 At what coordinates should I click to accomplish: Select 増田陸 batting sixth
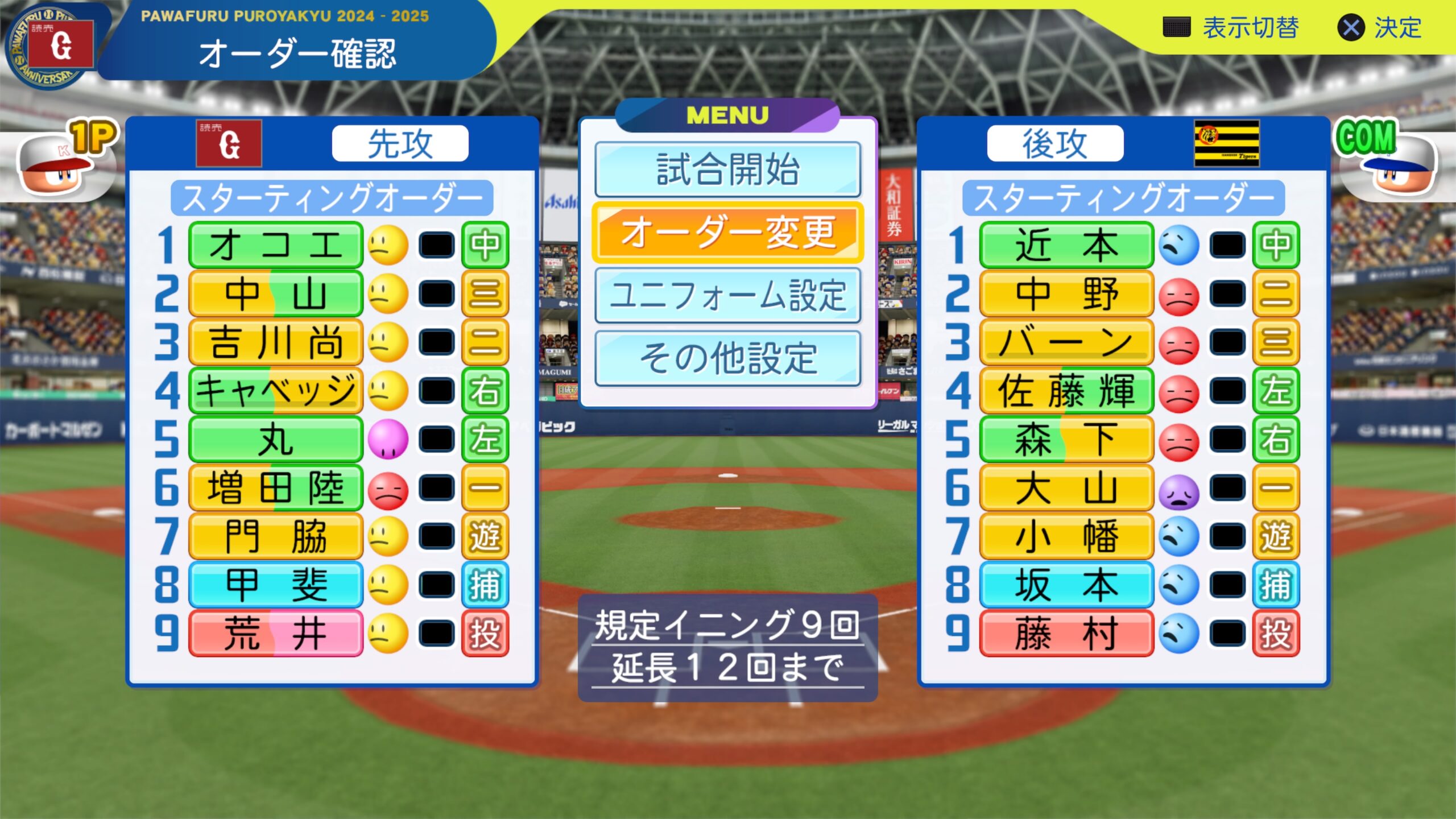275,488
